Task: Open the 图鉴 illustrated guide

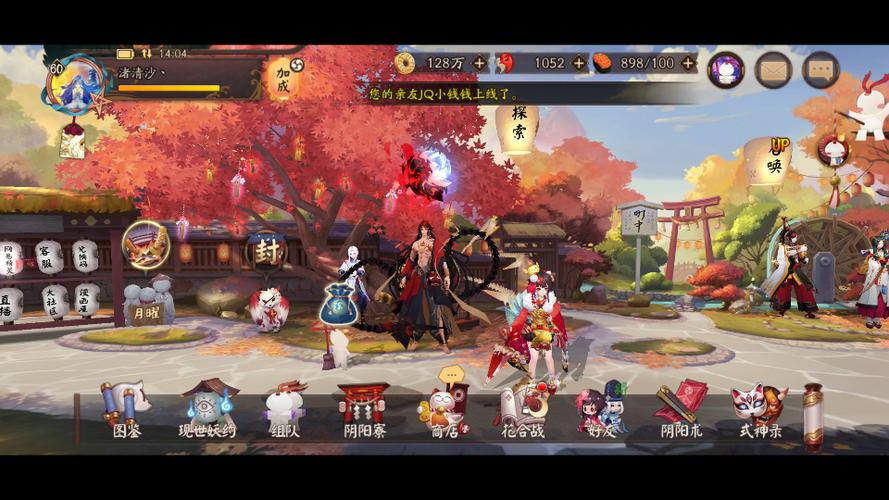Action: pyautogui.click(x=126, y=410)
